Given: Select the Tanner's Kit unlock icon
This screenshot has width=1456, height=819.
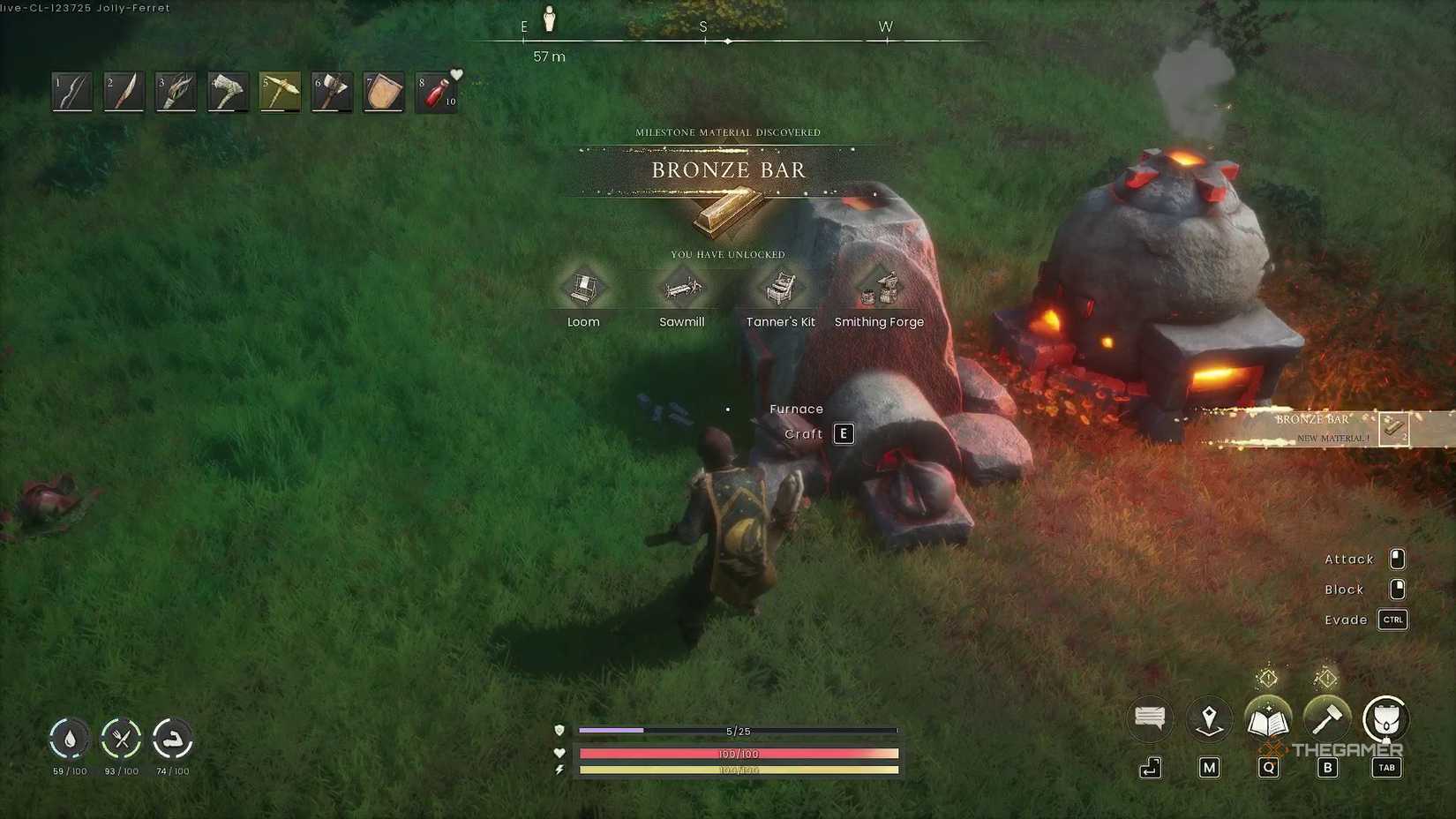Looking at the screenshot, I should click(x=780, y=288).
